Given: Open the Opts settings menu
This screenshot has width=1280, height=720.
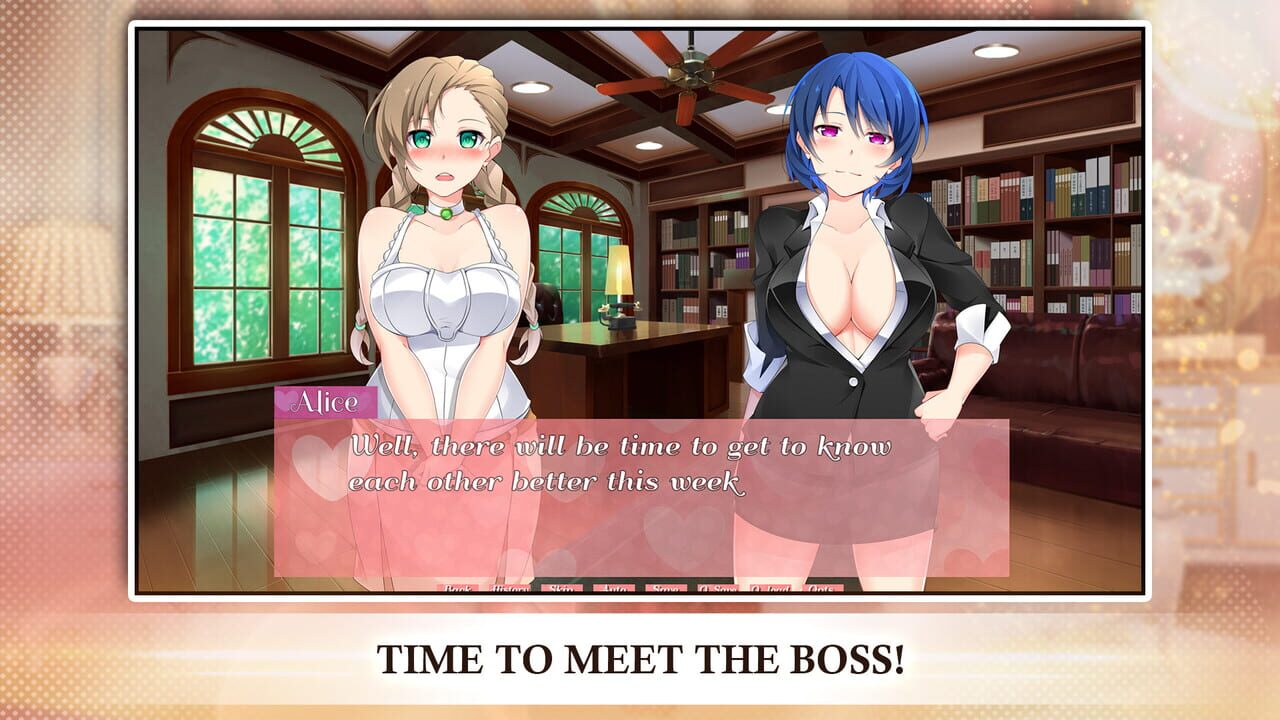Looking at the screenshot, I should click(x=822, y=589).
